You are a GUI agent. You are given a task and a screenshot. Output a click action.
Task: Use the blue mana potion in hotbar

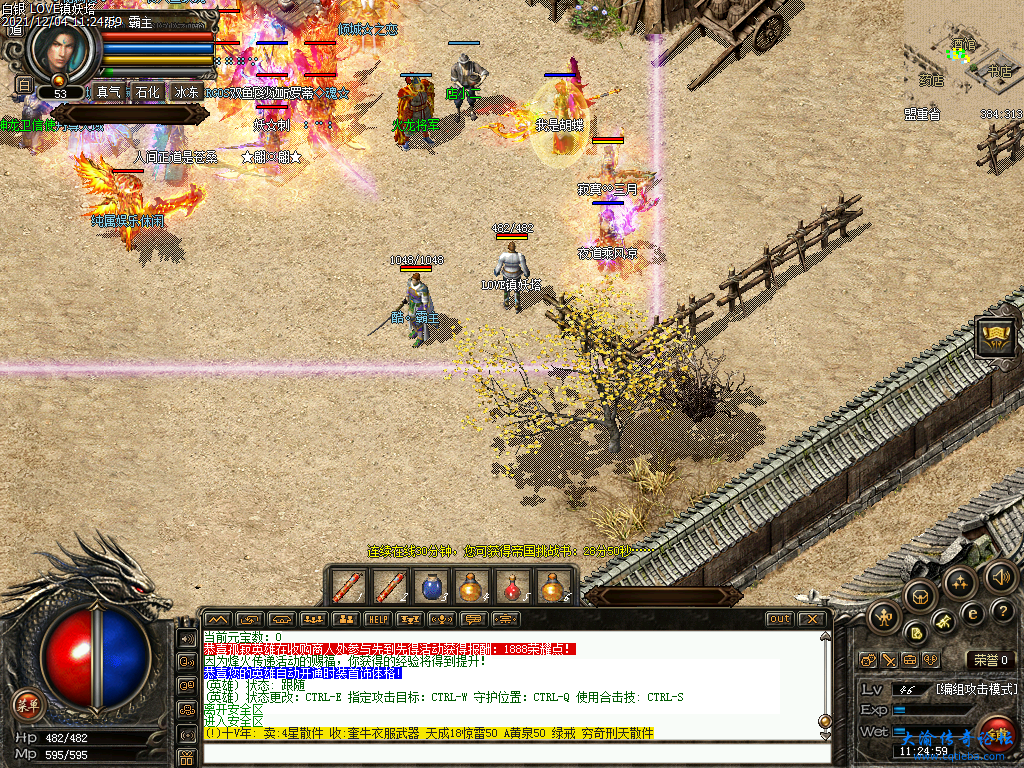pyautogui.click(x=432, y=587)
